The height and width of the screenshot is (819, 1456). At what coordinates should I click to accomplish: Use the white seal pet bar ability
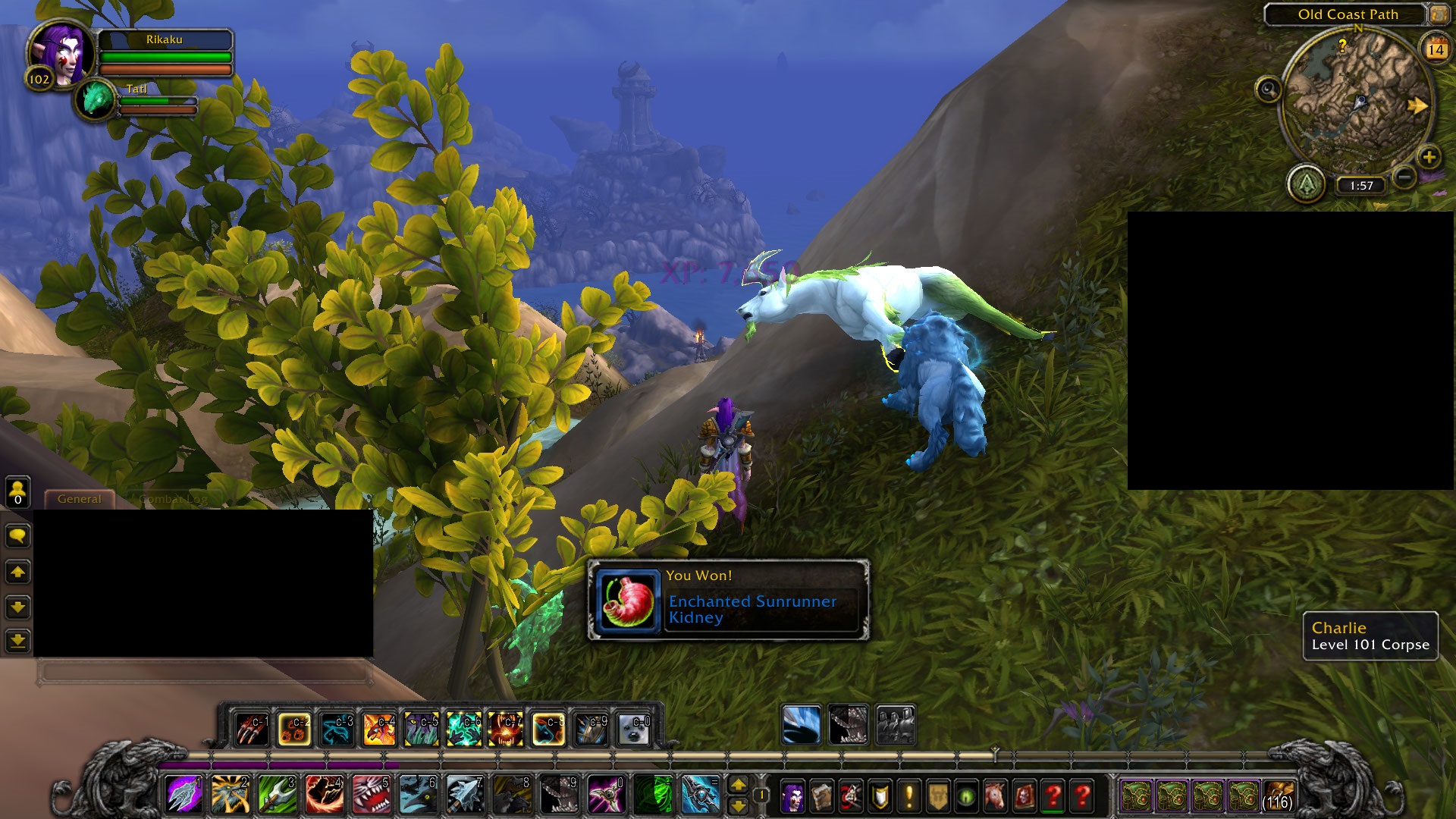pos(632,730)
